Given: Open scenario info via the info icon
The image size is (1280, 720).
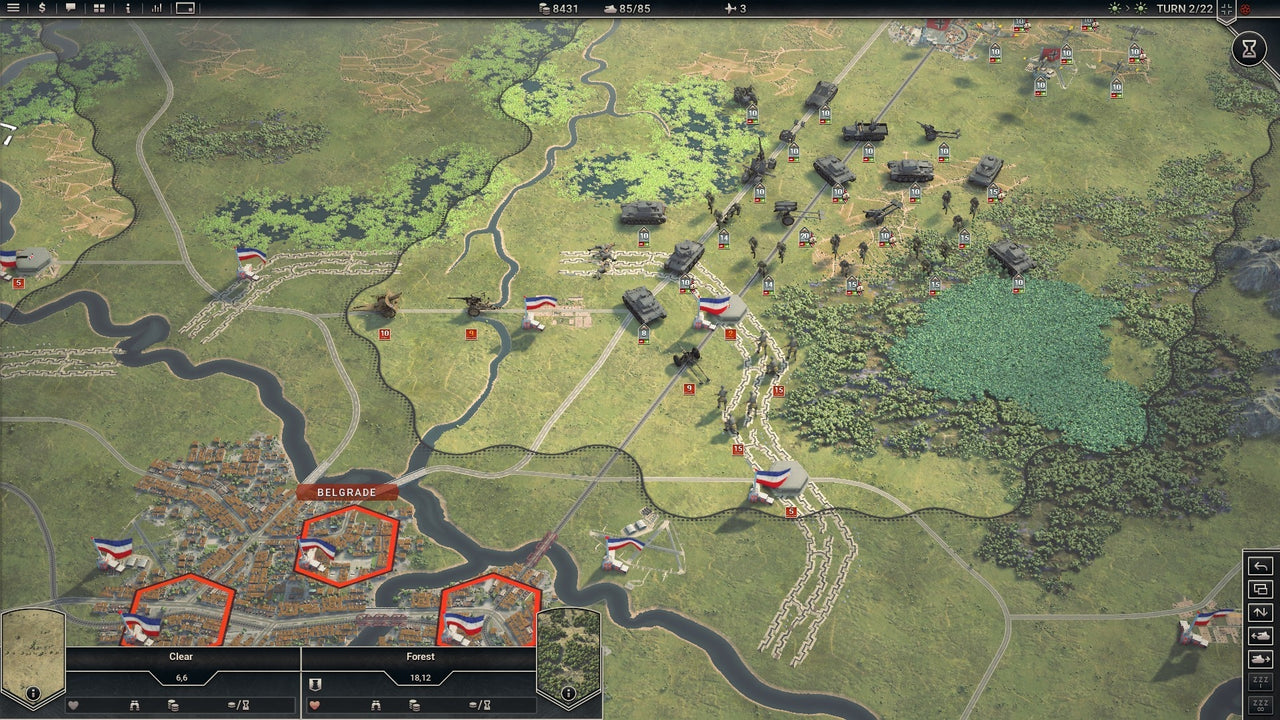Looking at the screenshot, I should coord(127,10).
